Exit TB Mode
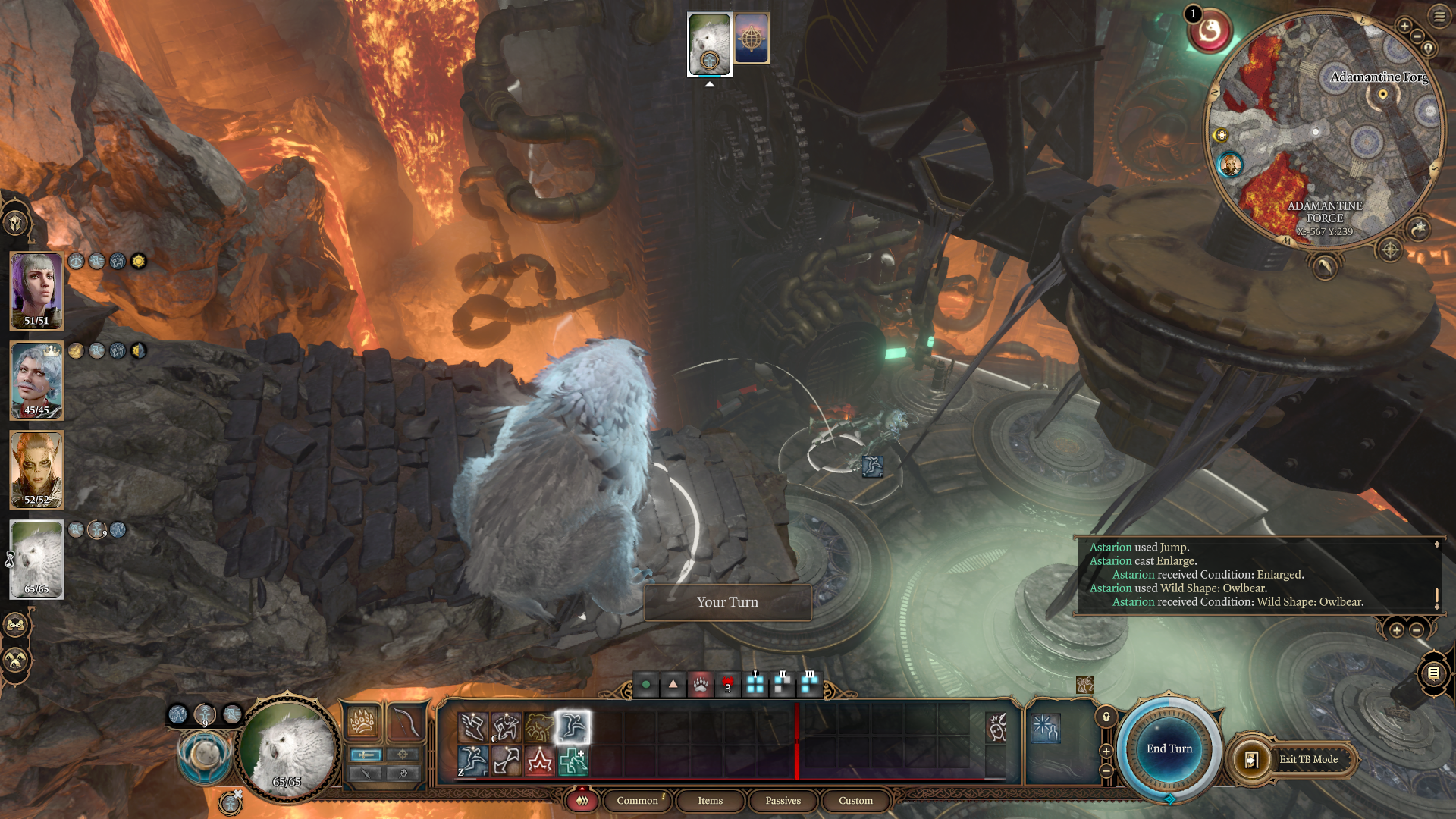This screenshot has height=819, width=1456. click(1307, 759)
